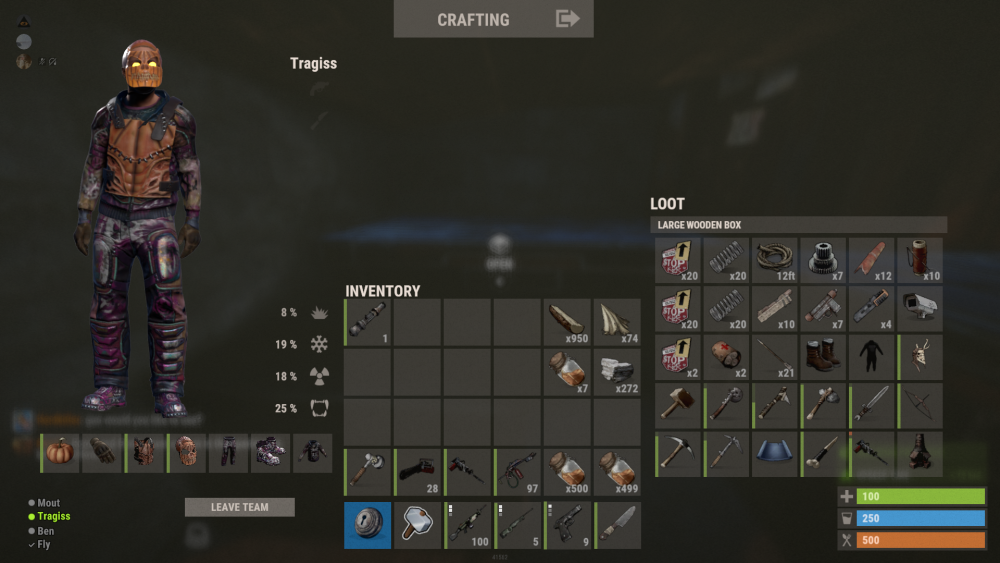Grab the CCTV camera from loot
The height and width of the screenshot is (563, 1000).
coord(920,309)
